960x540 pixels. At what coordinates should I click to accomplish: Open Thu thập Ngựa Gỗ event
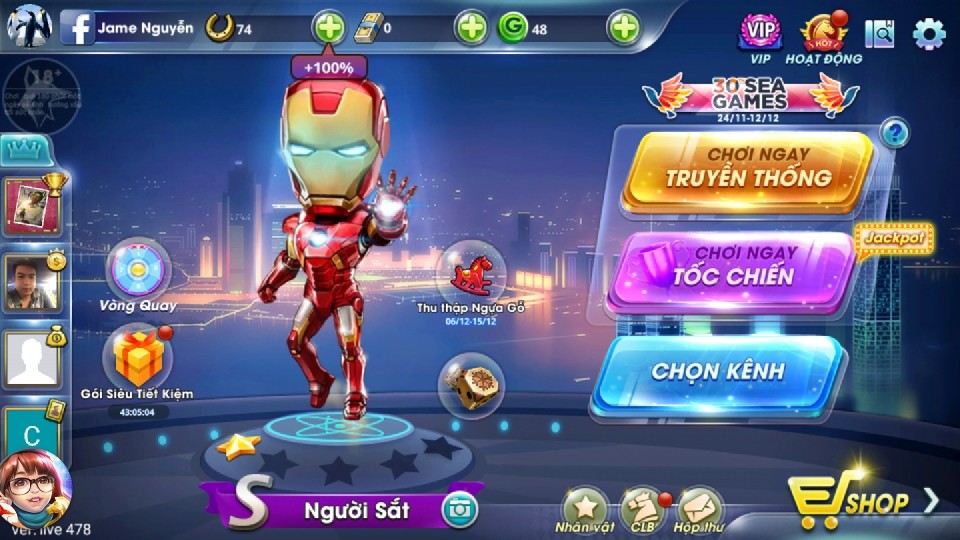pos(470,271)
